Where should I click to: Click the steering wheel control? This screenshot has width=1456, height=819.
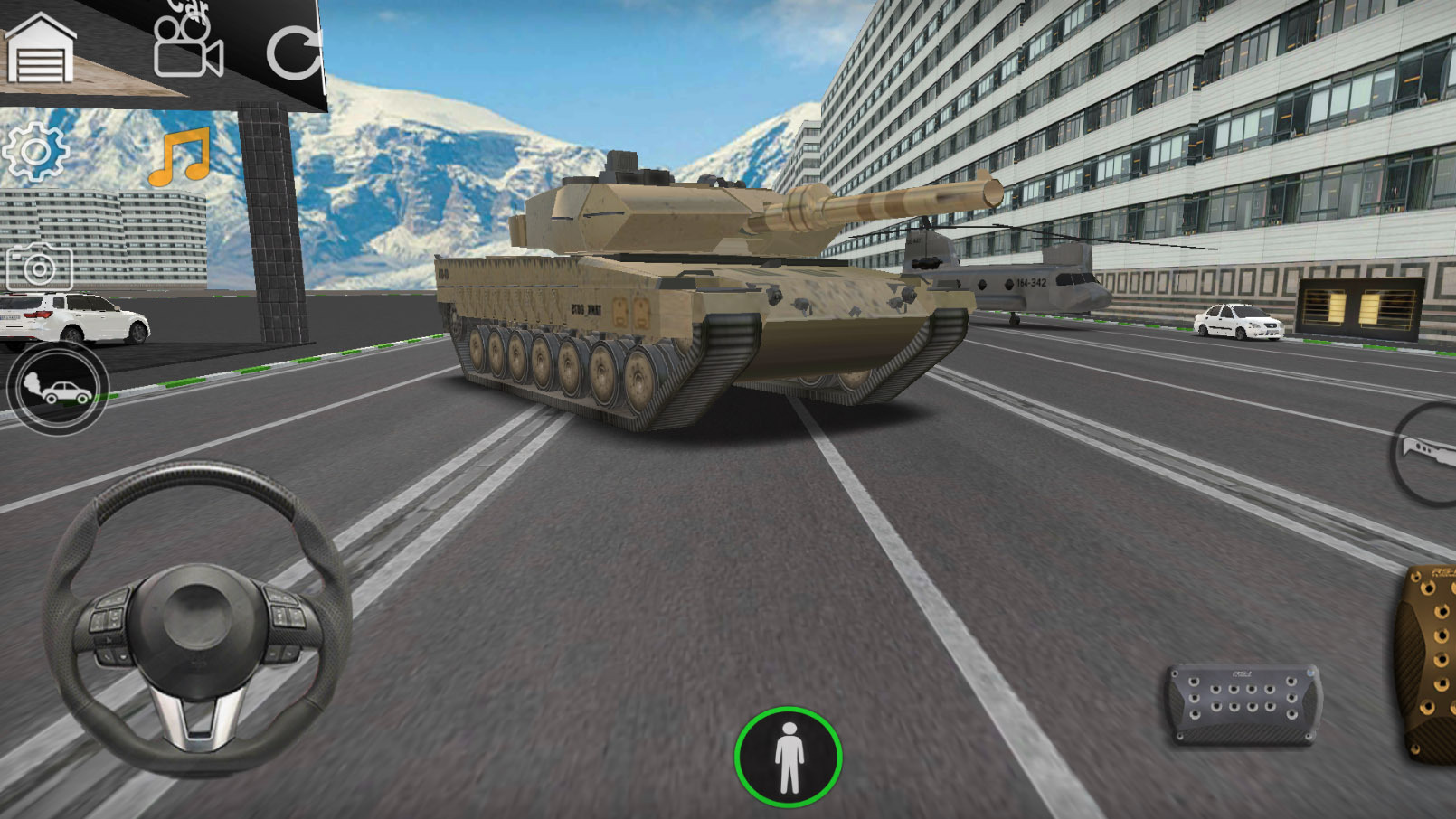(x=197, y=617)
